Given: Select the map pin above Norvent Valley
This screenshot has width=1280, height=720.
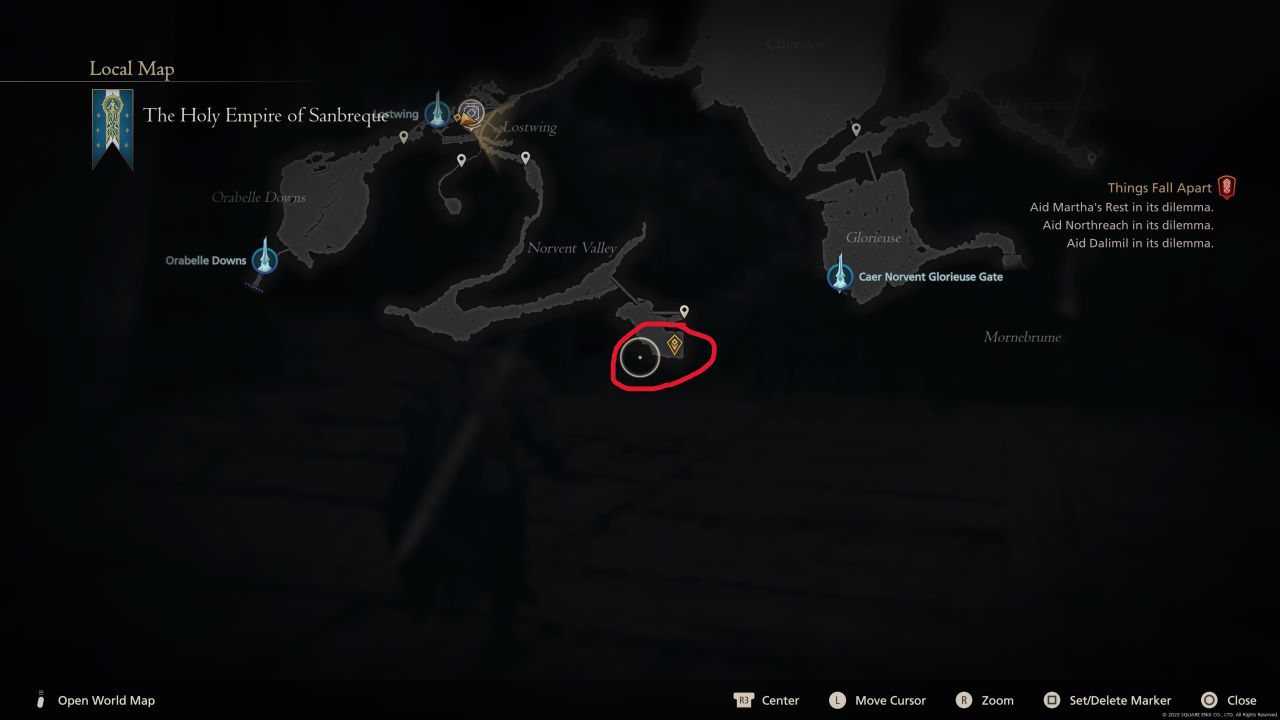Looking at the screenshot, I should pos(684,309).
